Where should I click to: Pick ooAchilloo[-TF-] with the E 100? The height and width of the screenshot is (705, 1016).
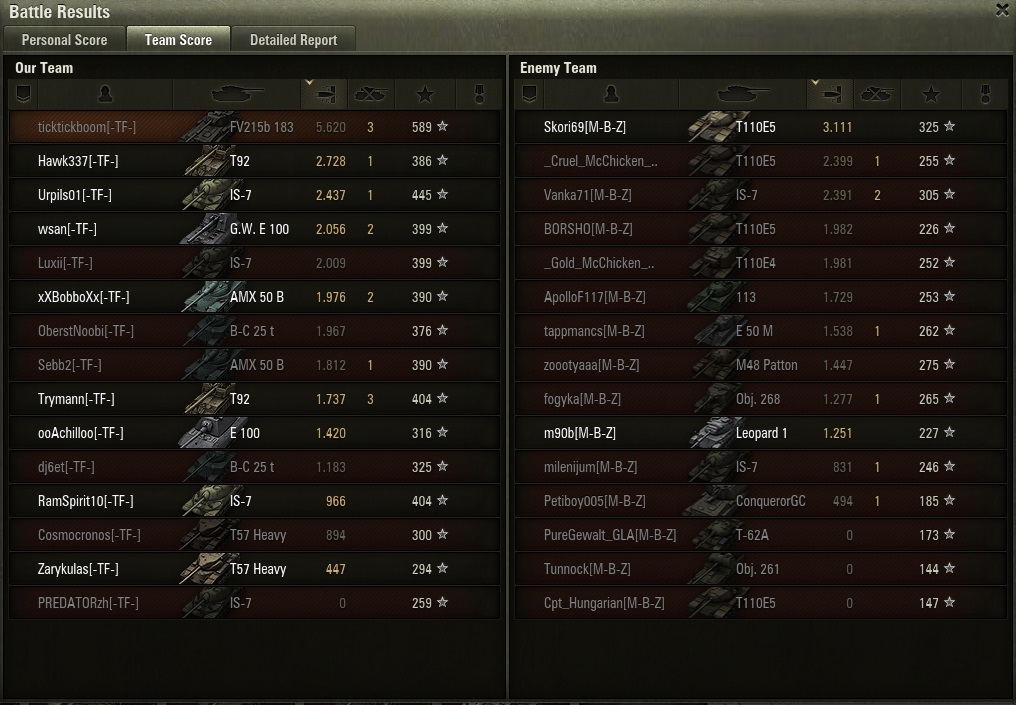[80, 433]
